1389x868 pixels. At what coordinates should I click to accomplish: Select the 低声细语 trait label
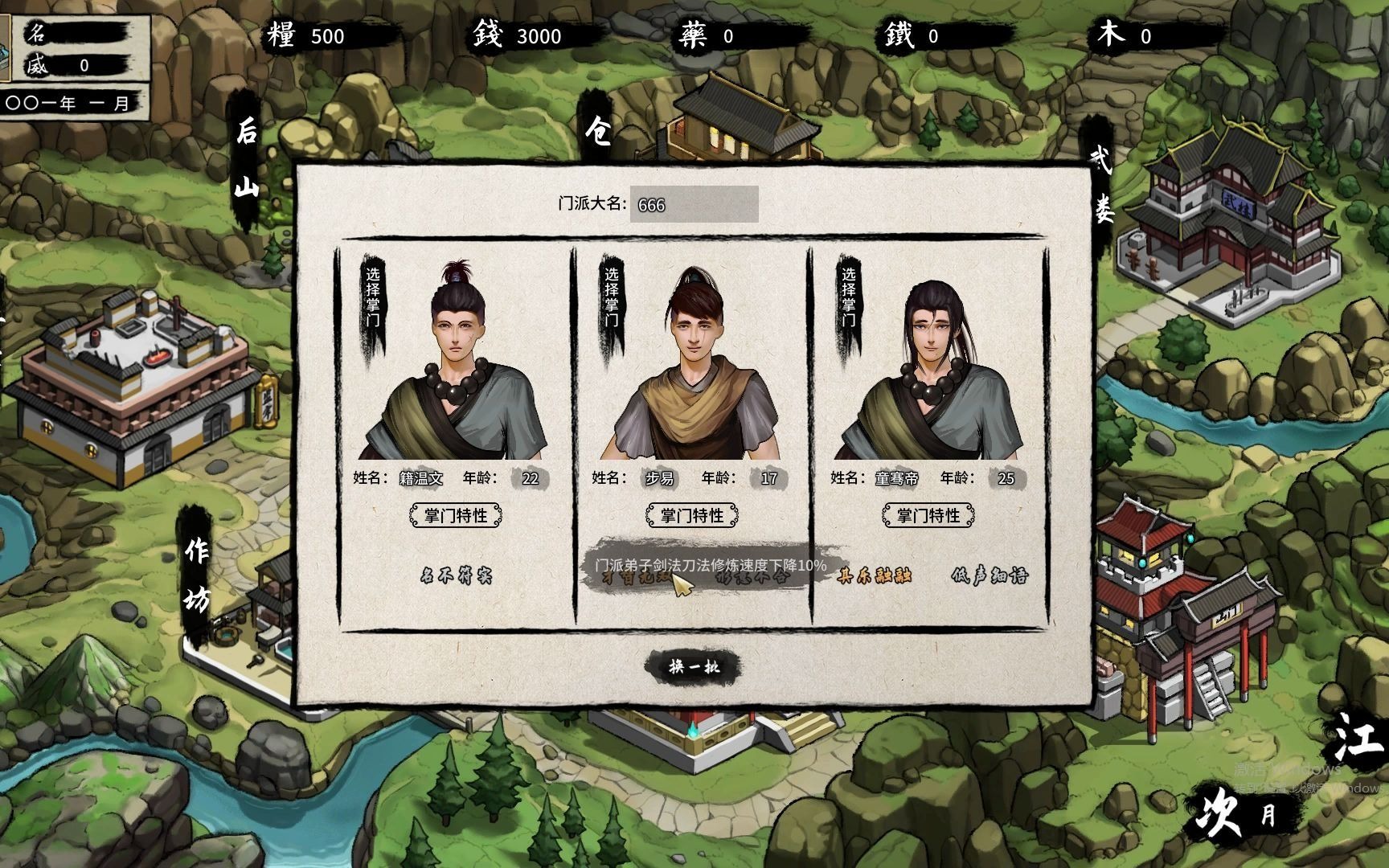click(x=989, y=575)
